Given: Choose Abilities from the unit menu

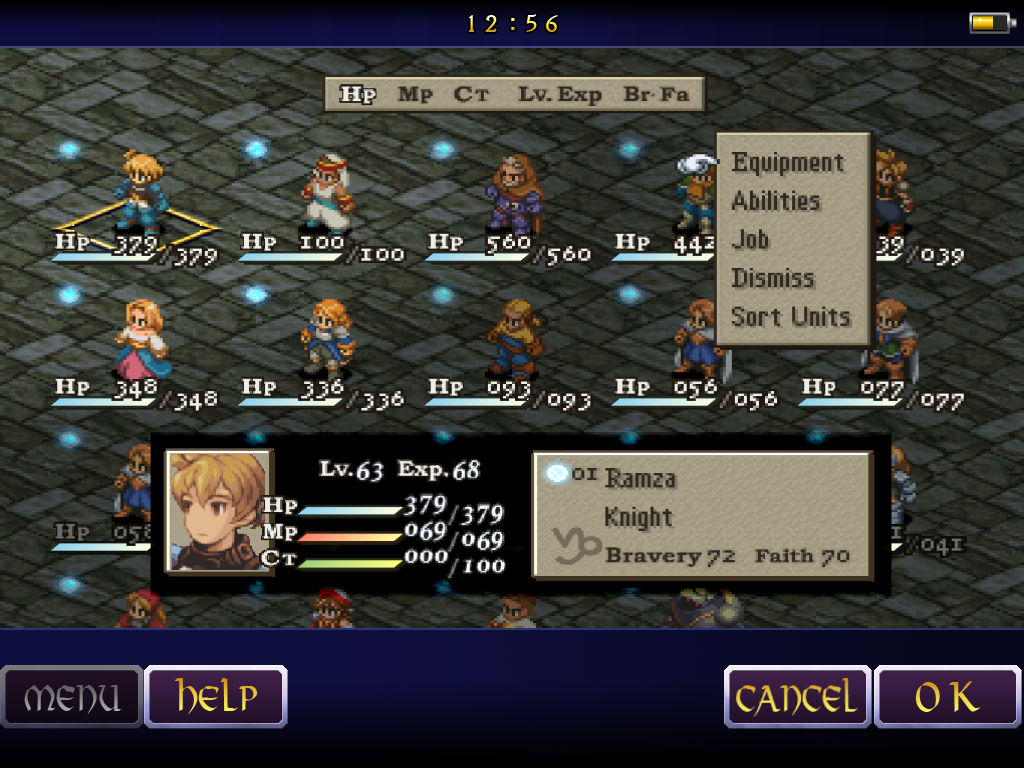Looking at the screenshot, I should point(776,201).
